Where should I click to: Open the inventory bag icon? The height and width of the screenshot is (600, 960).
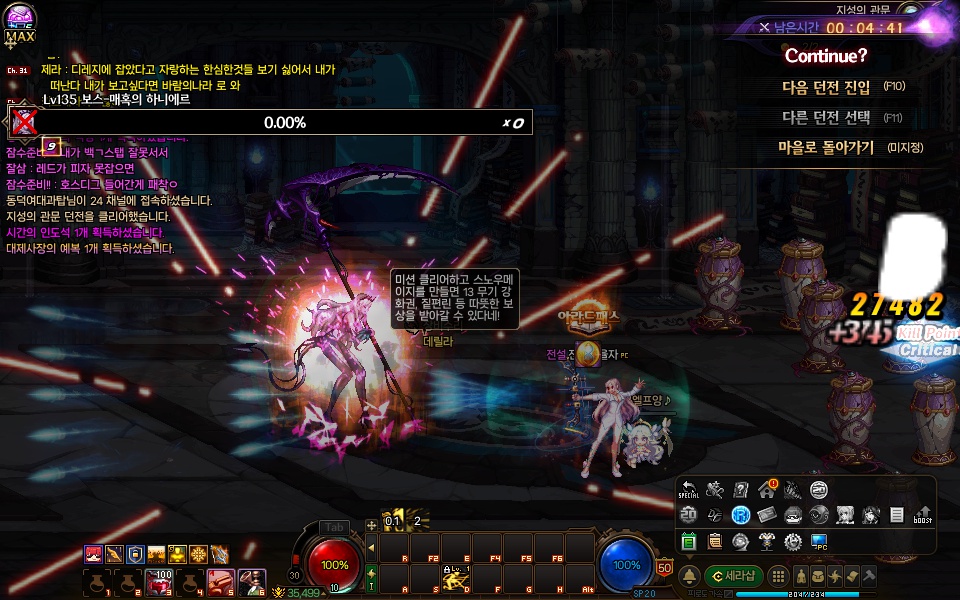pyautogui.click(x=820, y=577)
